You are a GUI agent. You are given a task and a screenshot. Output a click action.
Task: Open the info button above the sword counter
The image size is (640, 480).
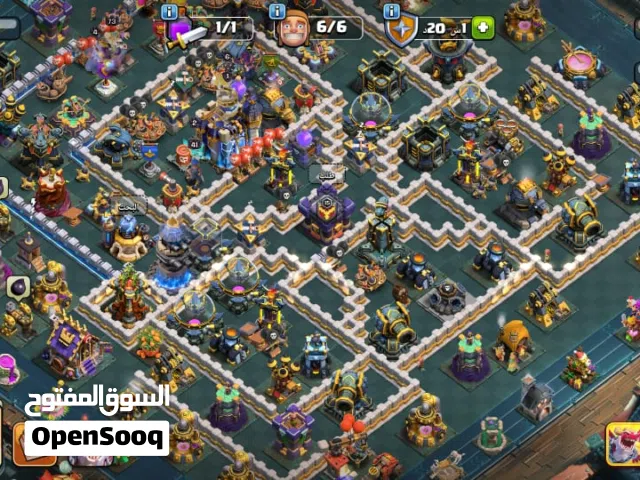click(169, 10)
